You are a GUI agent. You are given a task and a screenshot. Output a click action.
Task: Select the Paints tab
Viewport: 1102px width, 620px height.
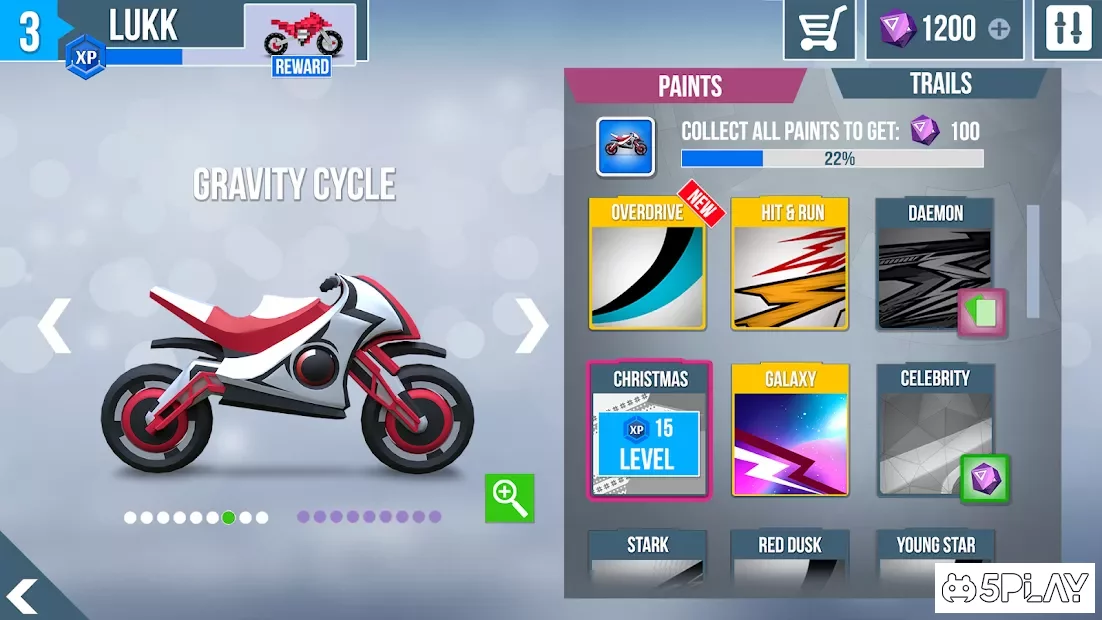pos(689,86)
